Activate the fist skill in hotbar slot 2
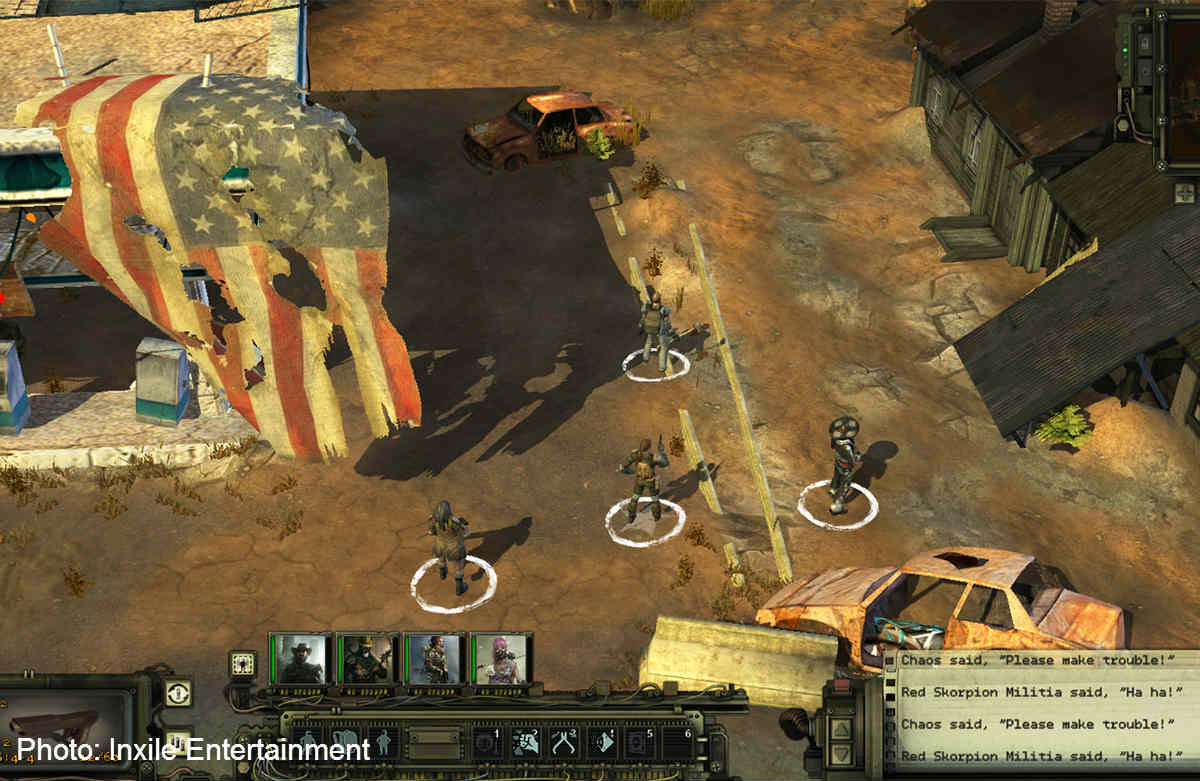This screenshot has height=781, width=1200. [526, 742]
